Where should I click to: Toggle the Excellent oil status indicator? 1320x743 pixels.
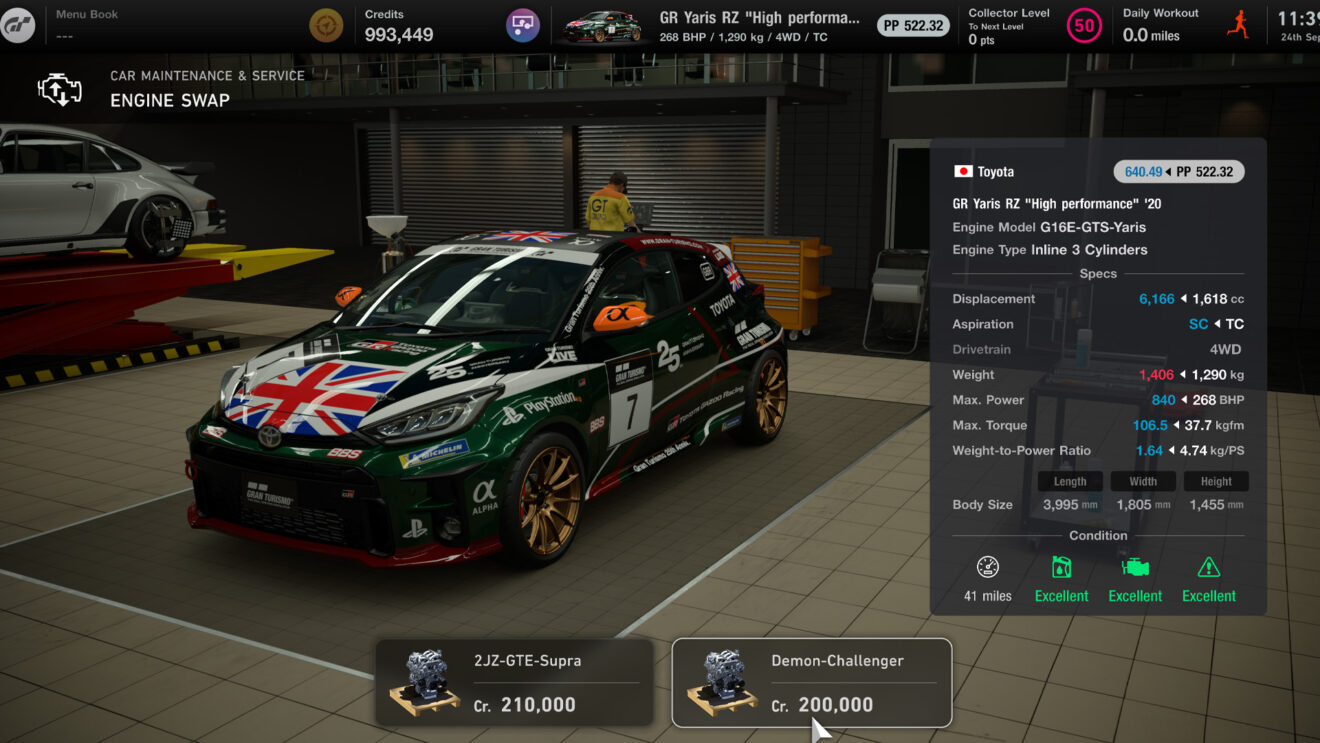[x=1061, y=595]
